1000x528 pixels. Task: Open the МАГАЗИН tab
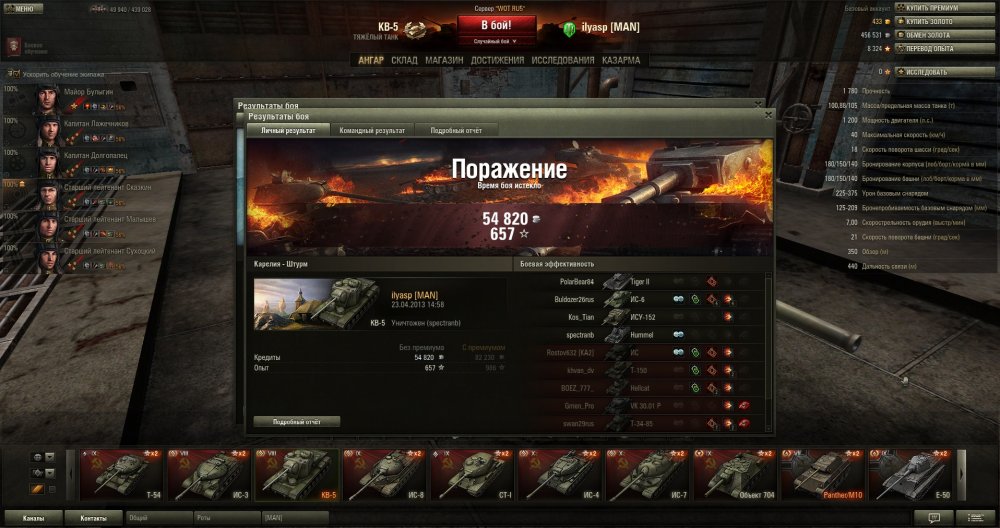443,60
